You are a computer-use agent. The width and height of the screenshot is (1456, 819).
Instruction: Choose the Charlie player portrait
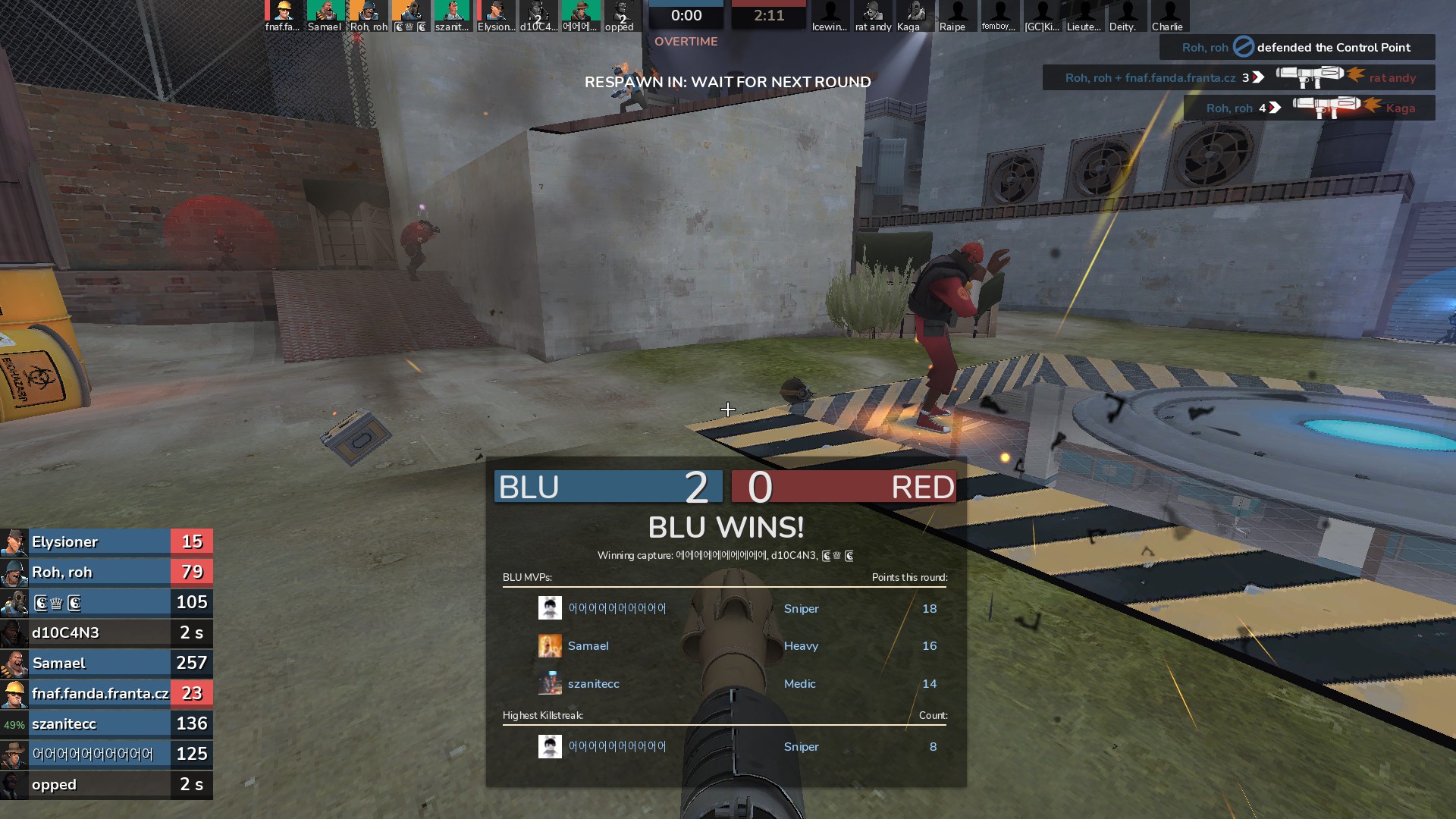pos(1169,16)
